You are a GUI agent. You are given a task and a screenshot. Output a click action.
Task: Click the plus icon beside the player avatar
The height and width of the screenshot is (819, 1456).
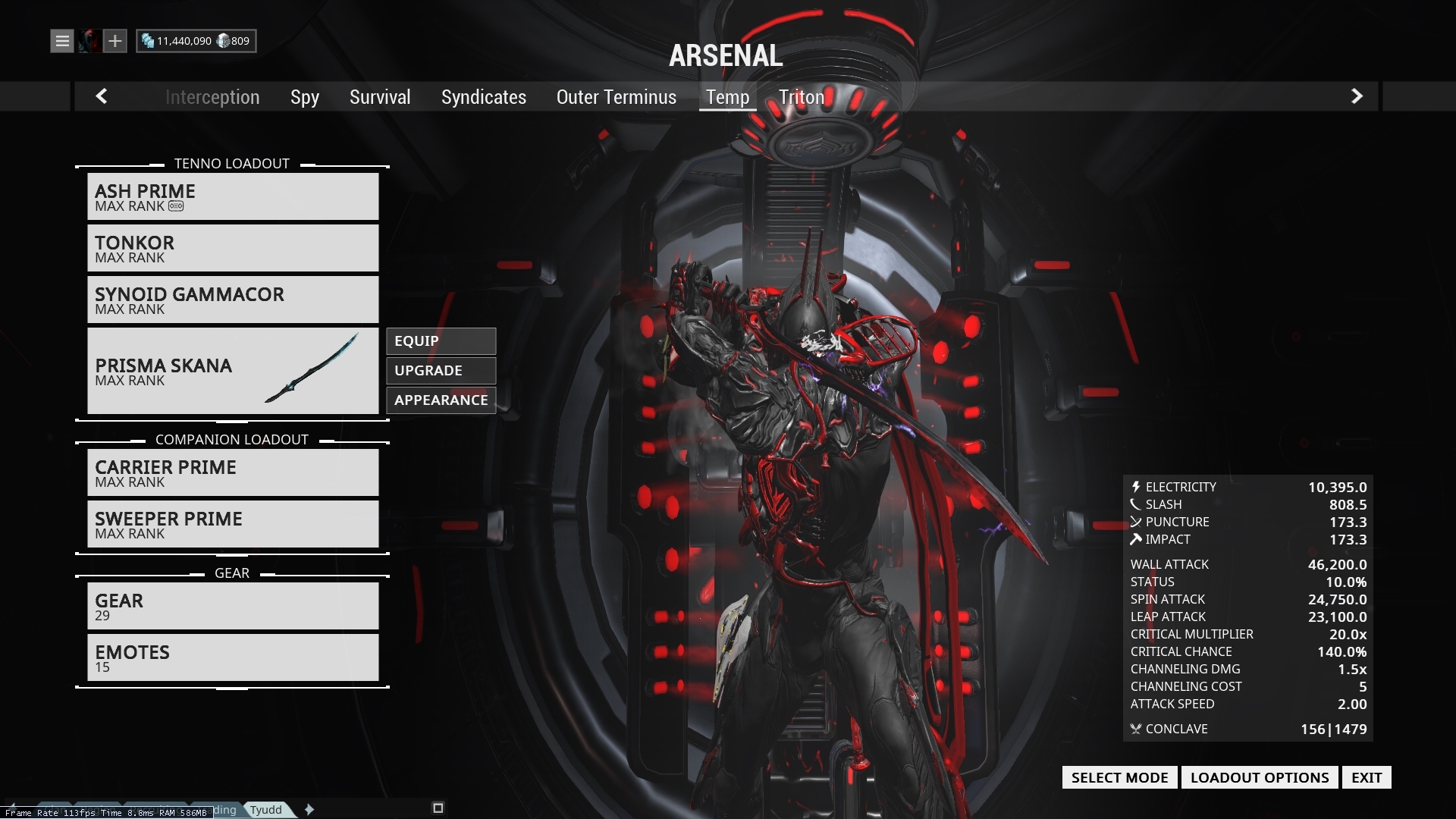(115, 41)
